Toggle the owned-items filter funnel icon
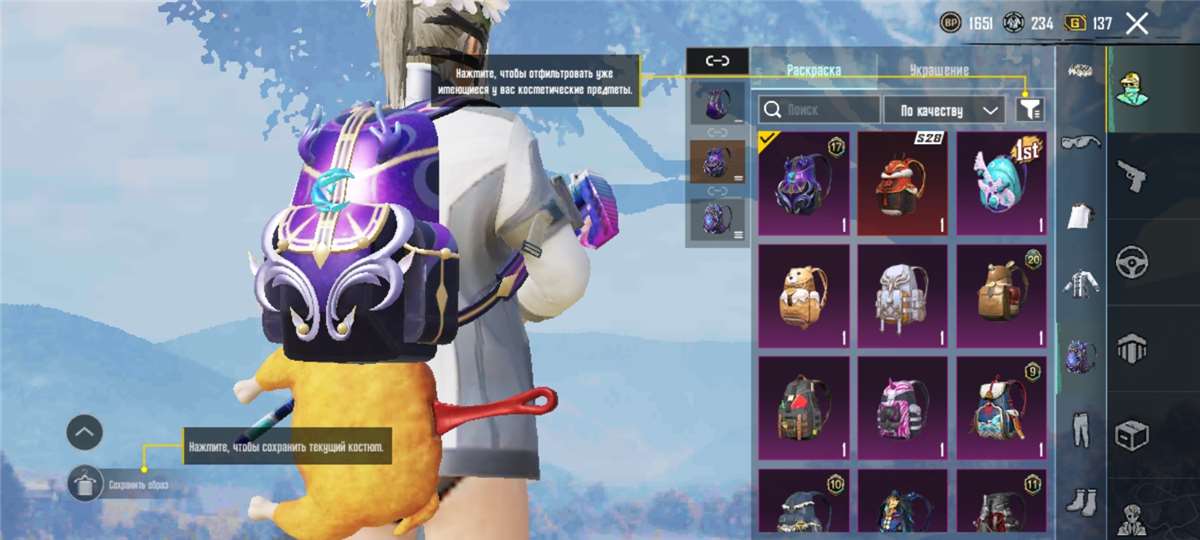This screenshot has width=1200, height=540. tap(1029, 109)
